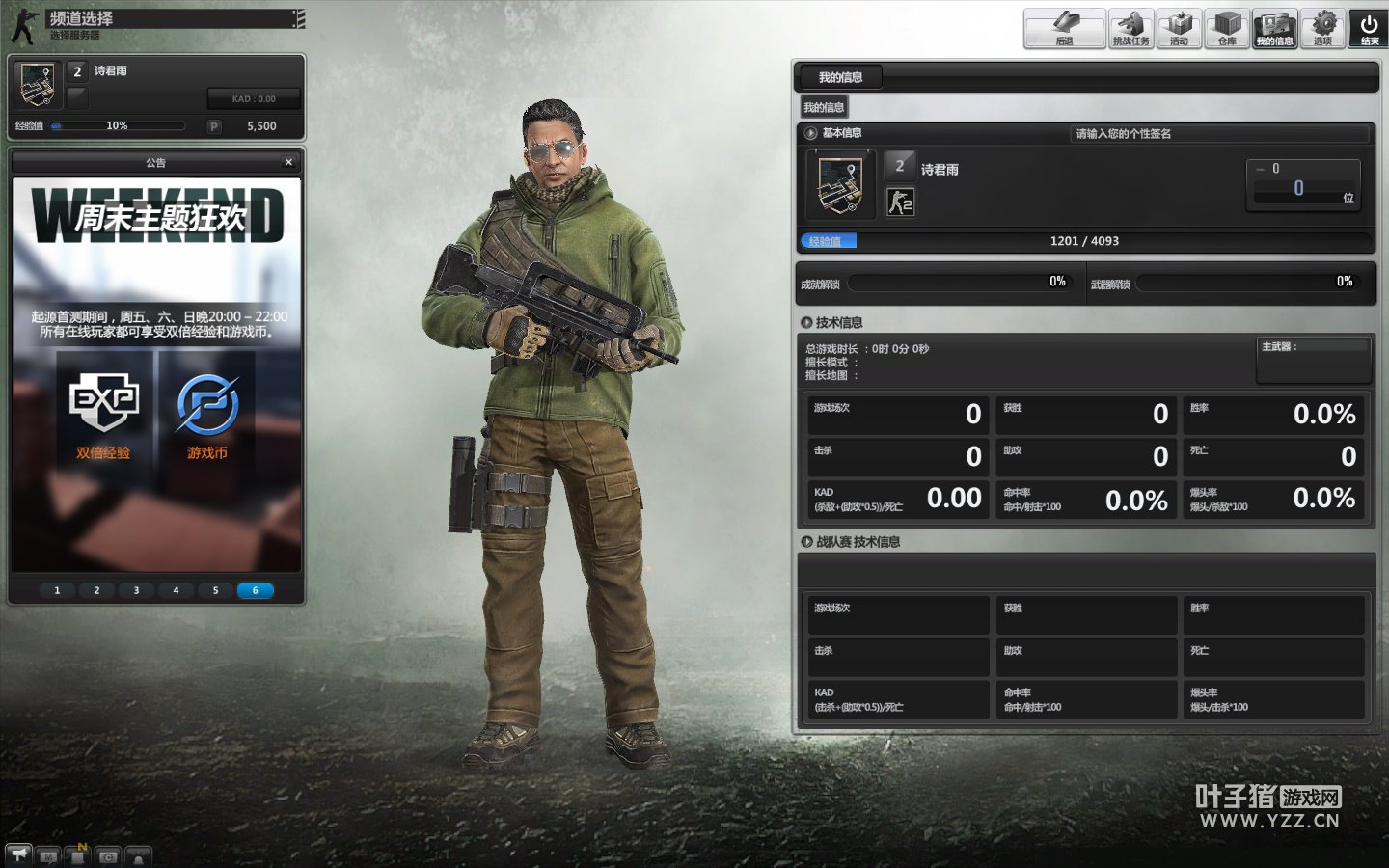
Task: Enter a personal signature in the text field
Action: [x=1219, y=134]
